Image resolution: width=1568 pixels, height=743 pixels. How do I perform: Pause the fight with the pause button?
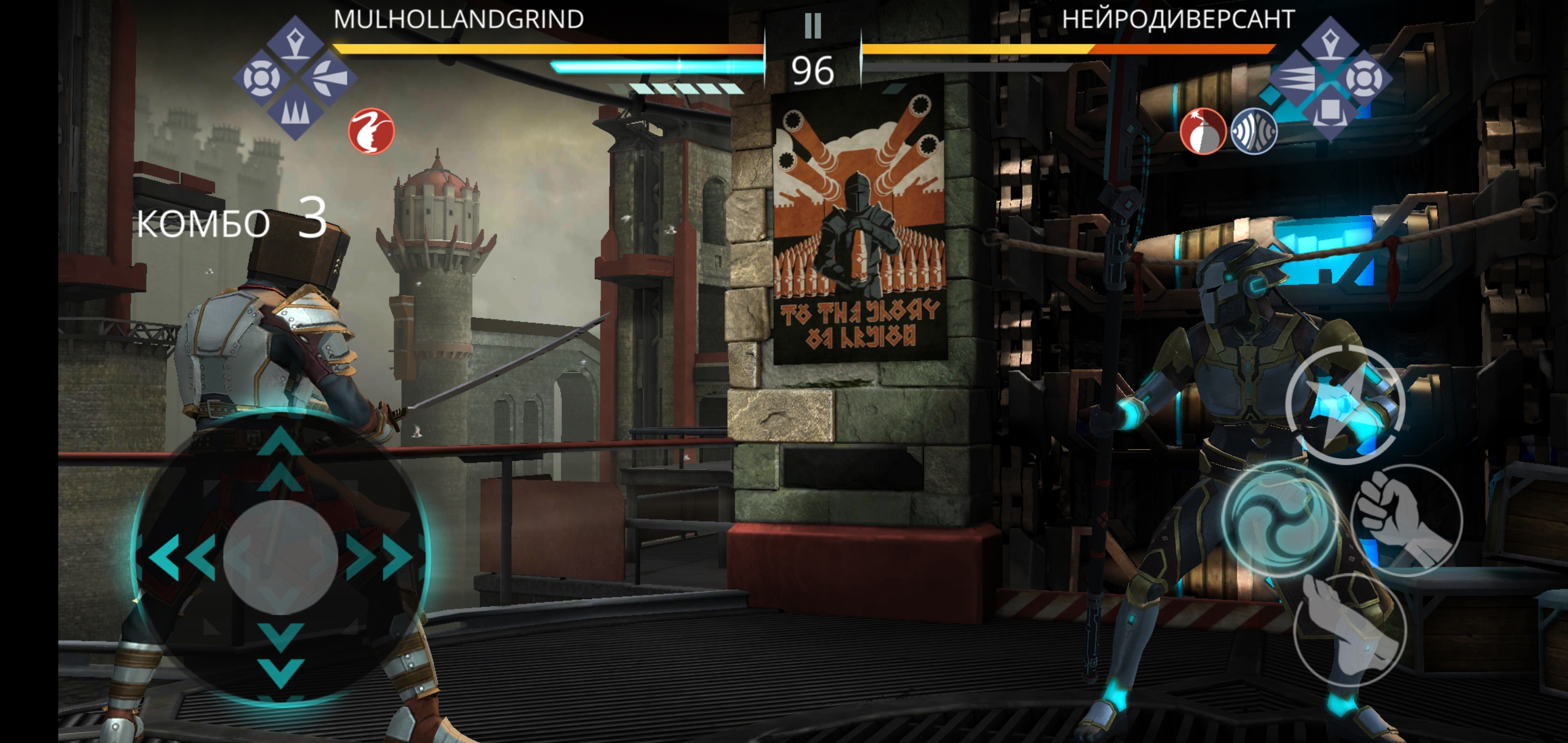[x=812, y=26]
